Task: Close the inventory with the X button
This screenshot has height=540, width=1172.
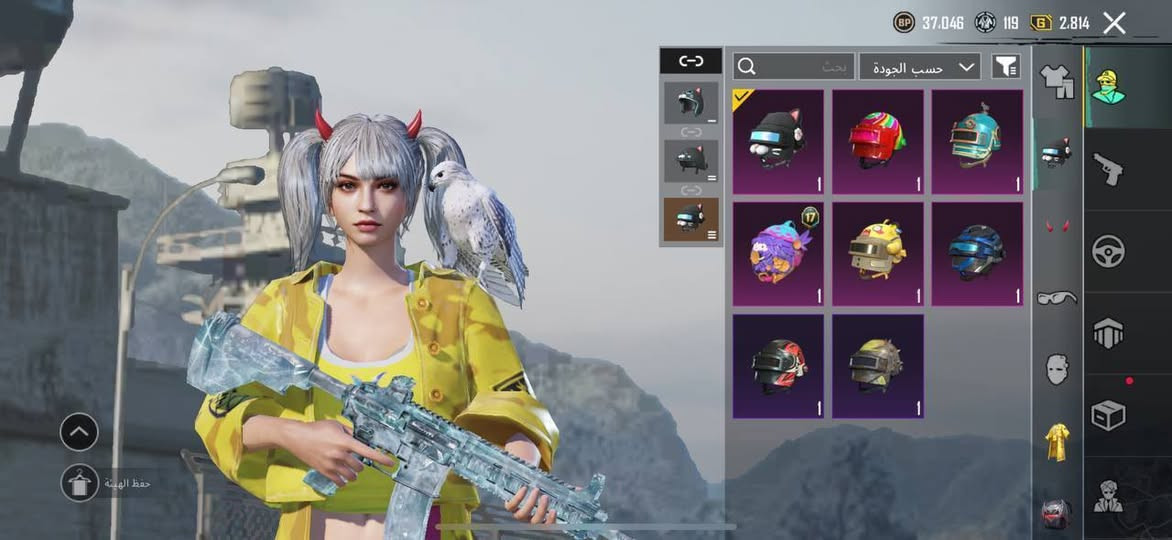Action: [x=1114, y=23]
